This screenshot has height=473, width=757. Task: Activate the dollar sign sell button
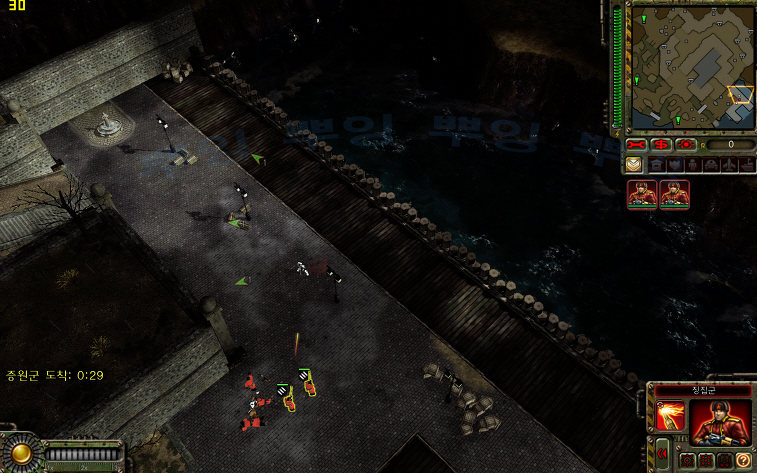click(x=662, y=145)
